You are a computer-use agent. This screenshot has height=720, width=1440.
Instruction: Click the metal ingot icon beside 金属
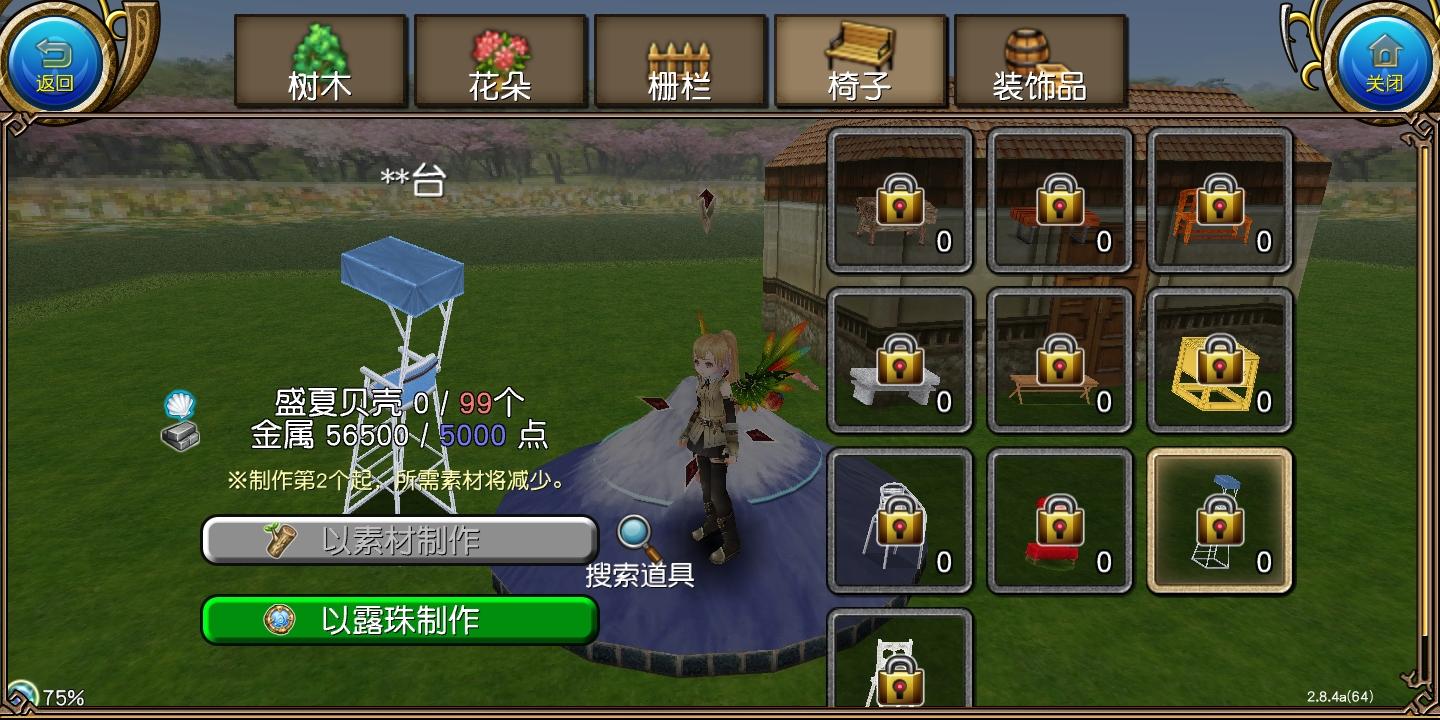pos(181,435)
